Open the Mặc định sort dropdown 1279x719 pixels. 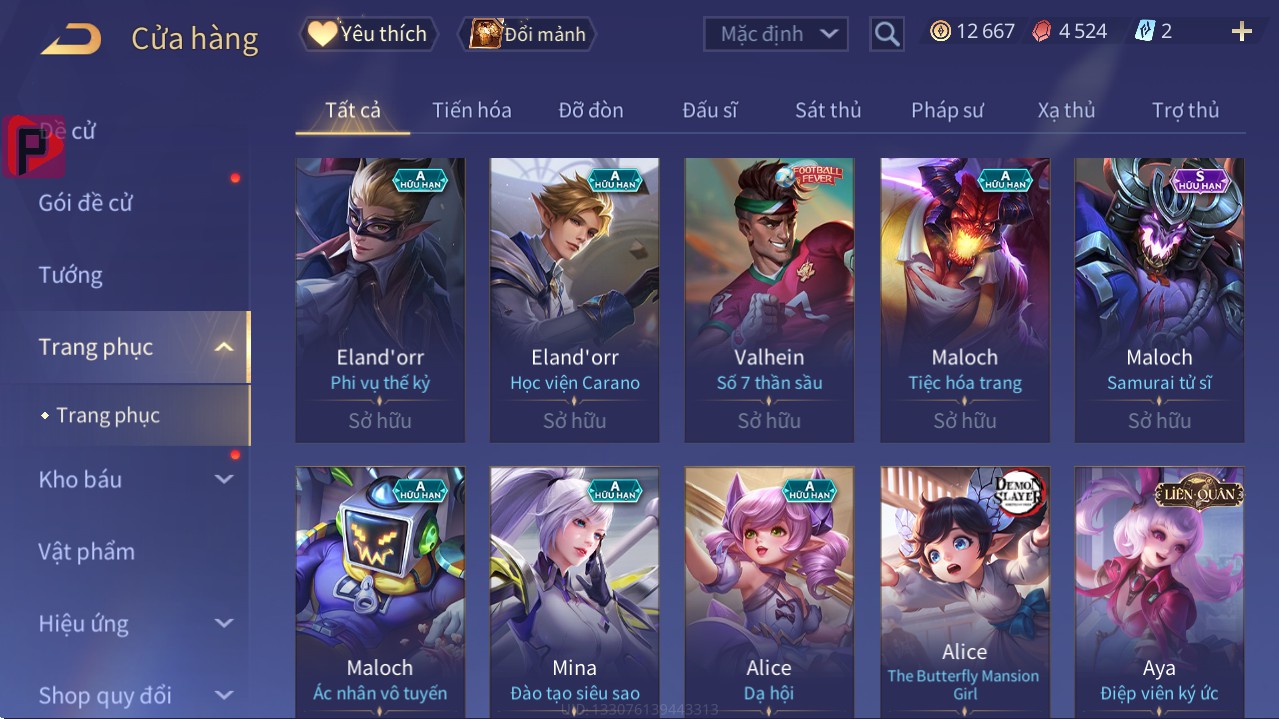(x=776, y=34)
